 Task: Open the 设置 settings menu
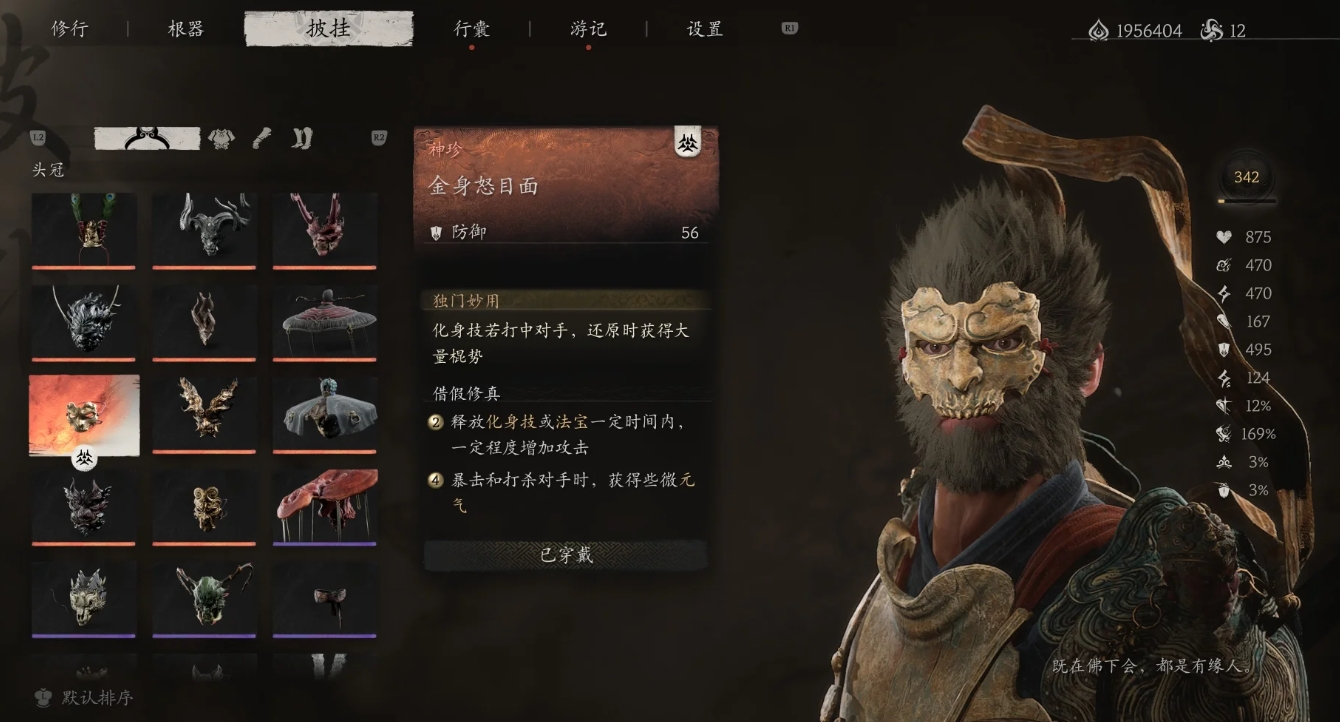(703, 30)
